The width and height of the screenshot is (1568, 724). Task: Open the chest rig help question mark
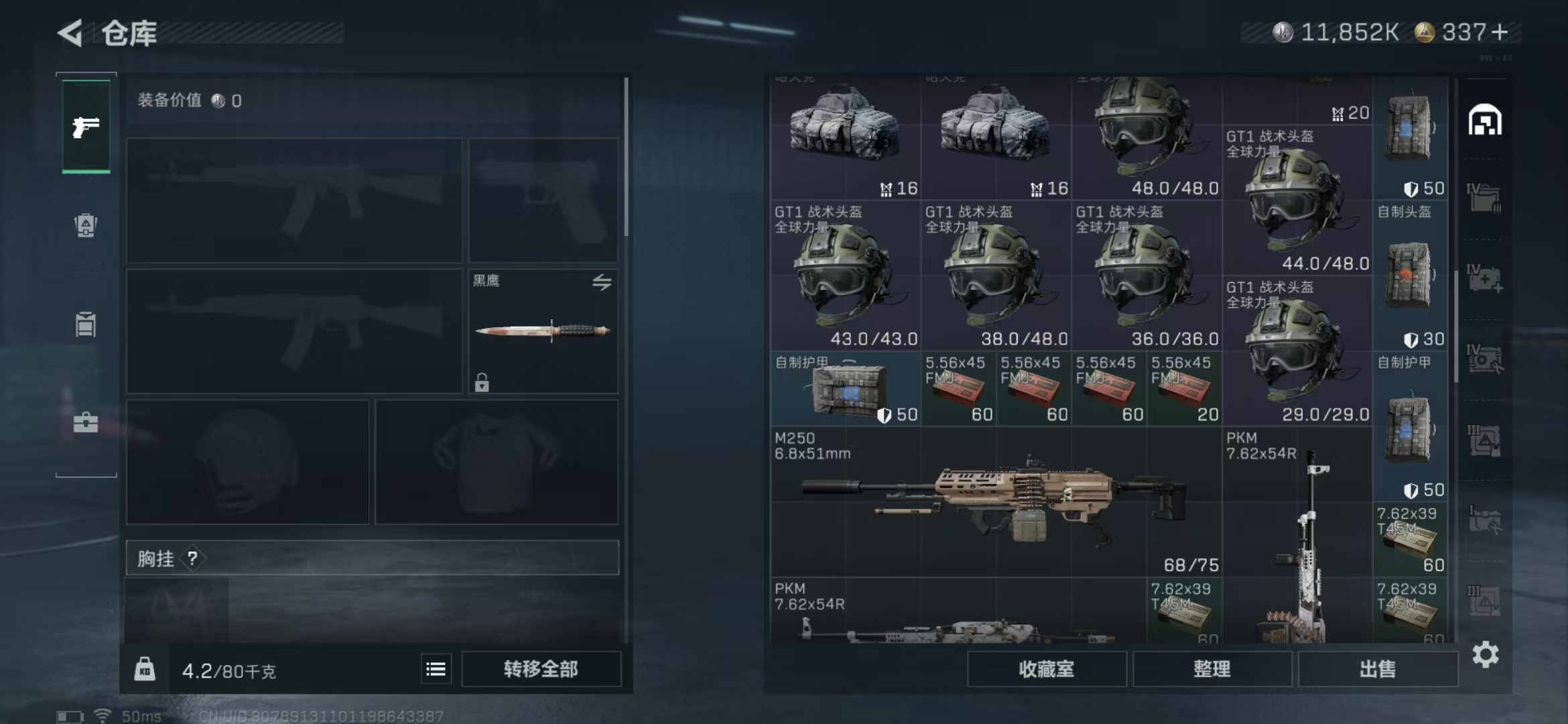point(192,558)
